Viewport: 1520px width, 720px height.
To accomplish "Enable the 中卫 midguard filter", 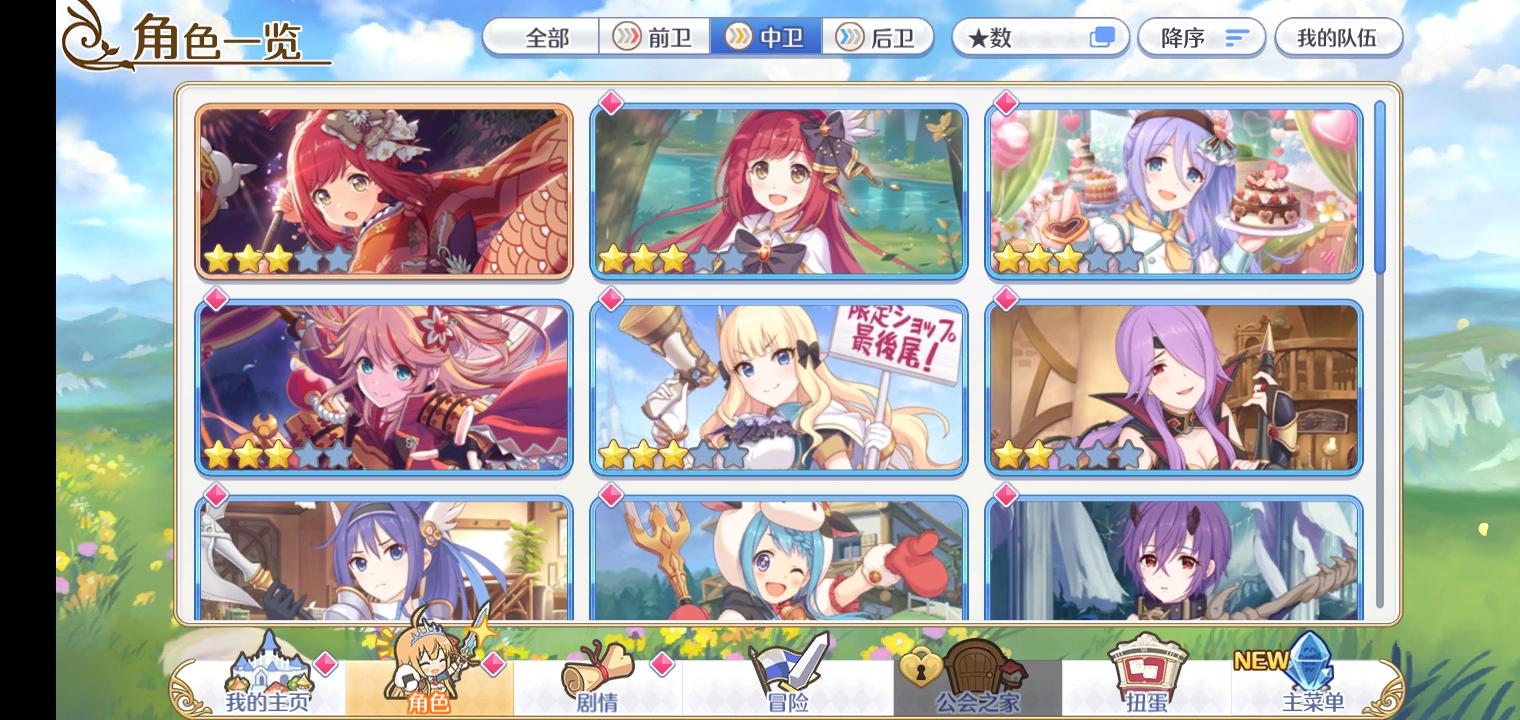I will (x=768, y=37).
